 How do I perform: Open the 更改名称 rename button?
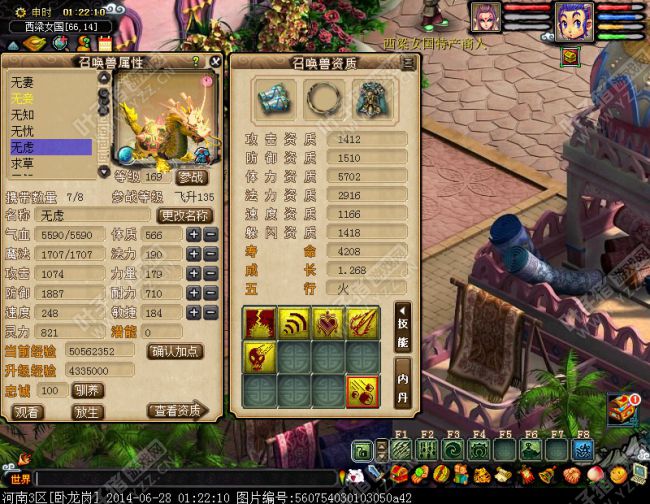pos(185,215)
